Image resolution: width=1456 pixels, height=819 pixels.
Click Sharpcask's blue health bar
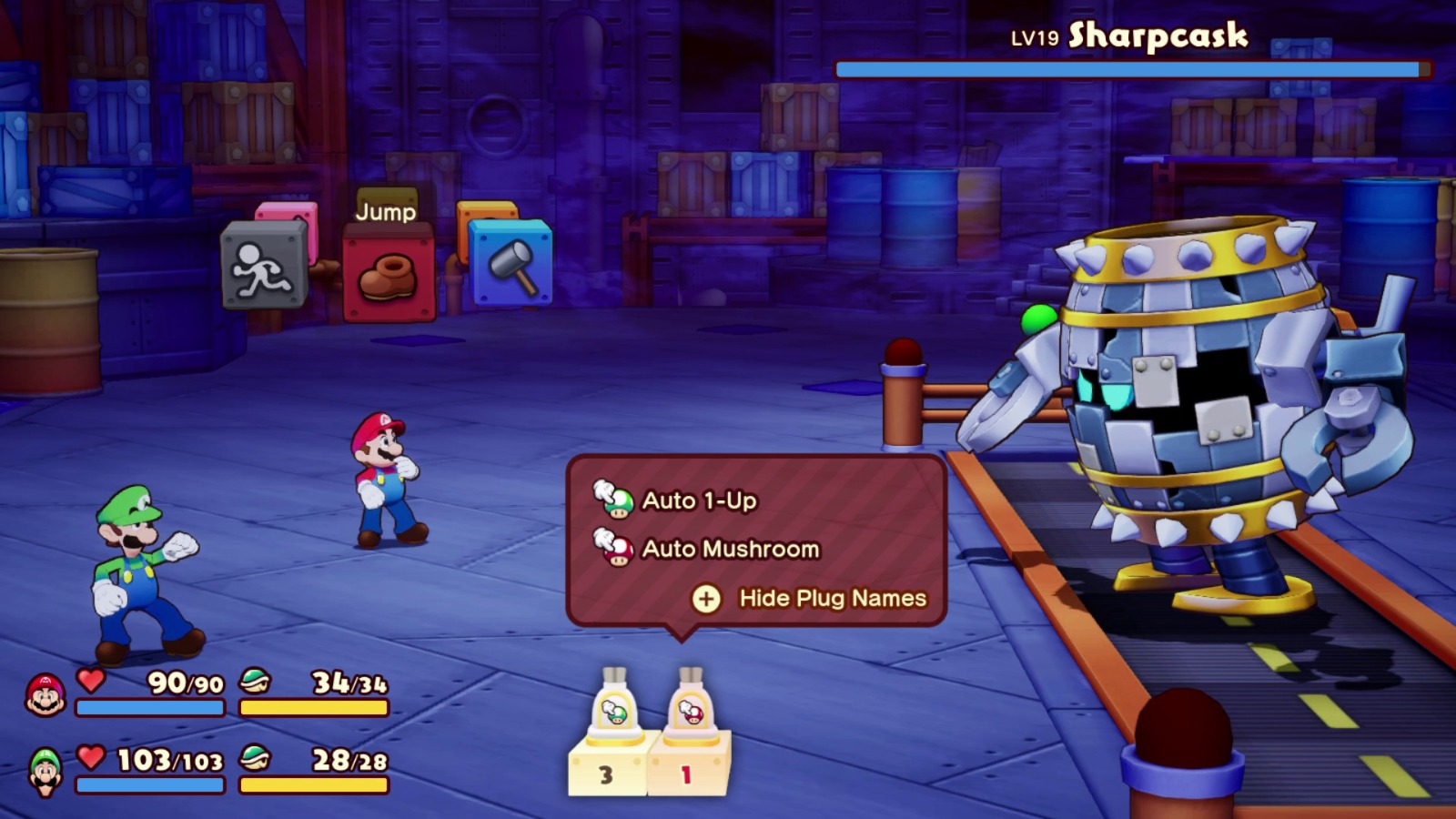1128,67
